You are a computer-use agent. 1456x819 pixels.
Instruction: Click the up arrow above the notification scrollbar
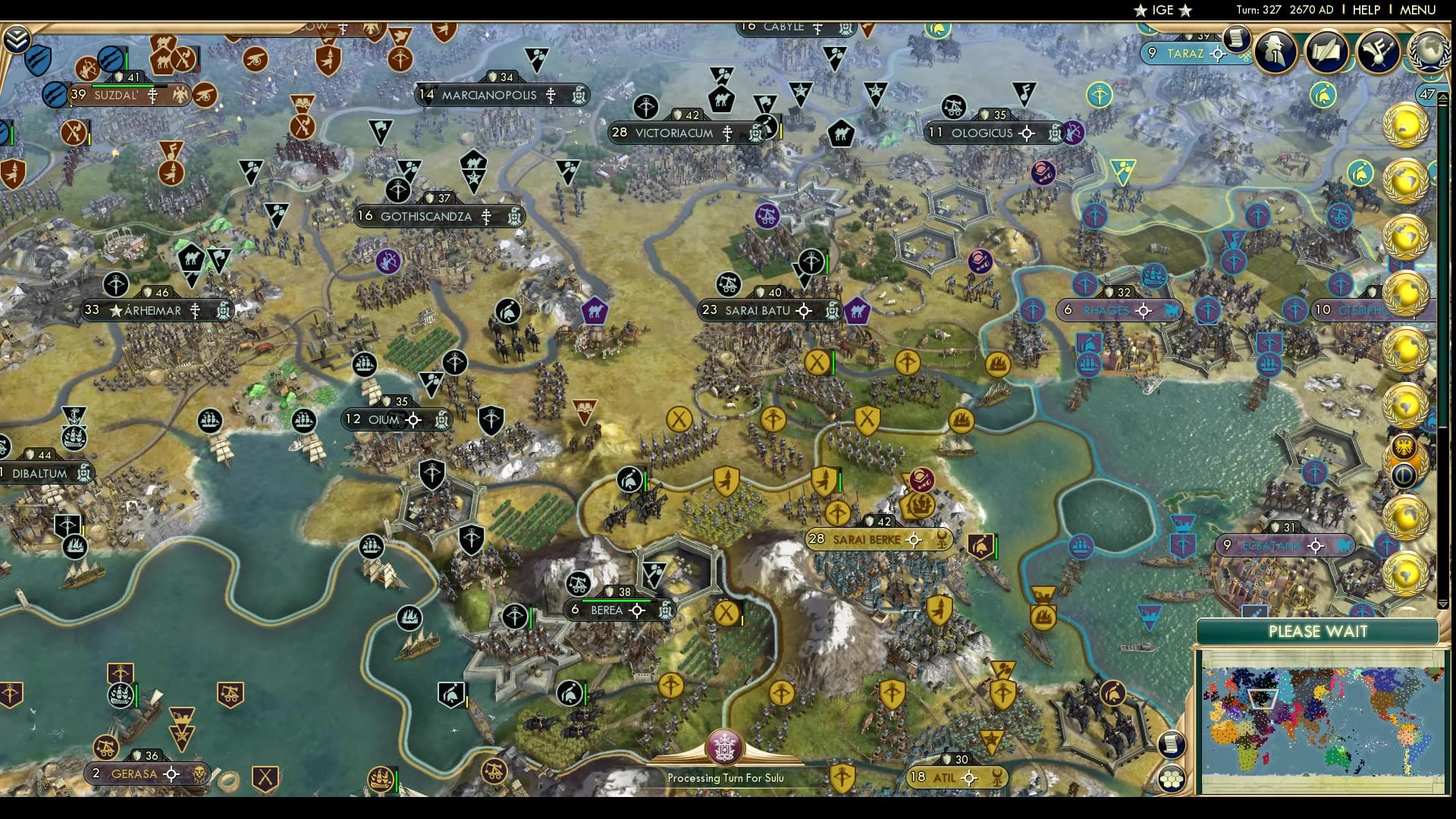click(1443, 97)
